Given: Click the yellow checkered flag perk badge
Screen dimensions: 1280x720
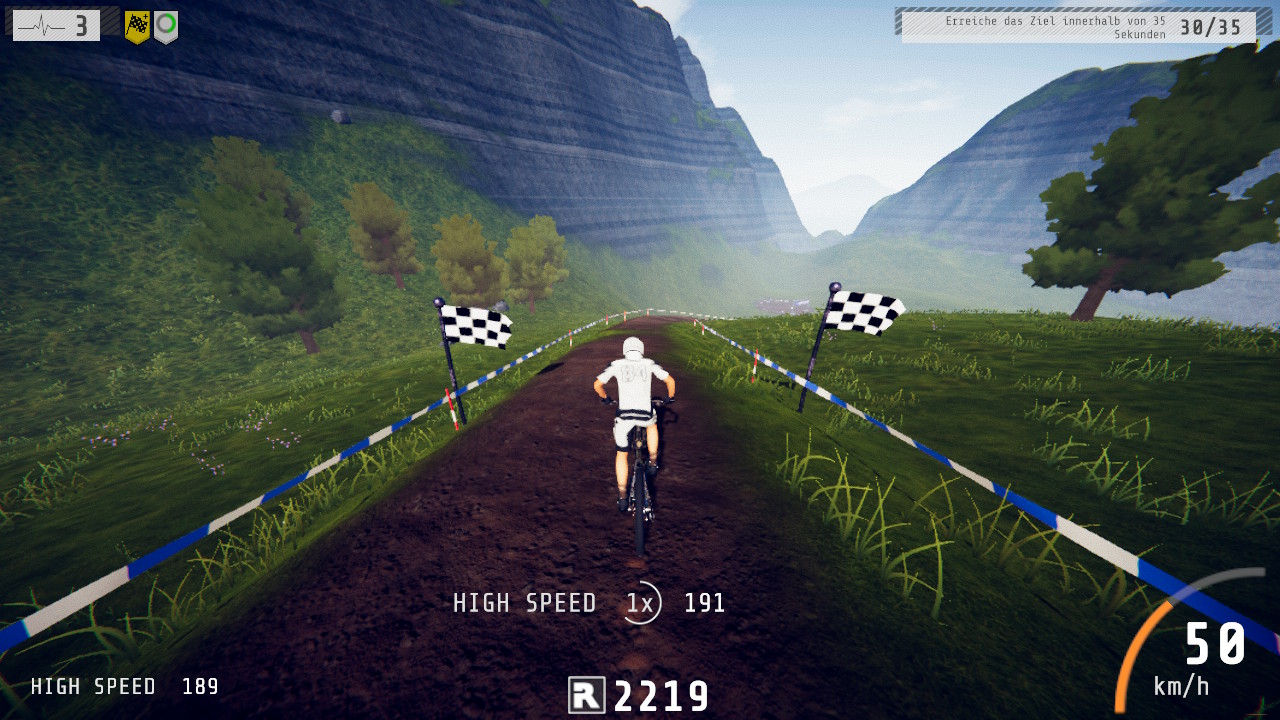Looking at the screenshot, I should point(137,26).
